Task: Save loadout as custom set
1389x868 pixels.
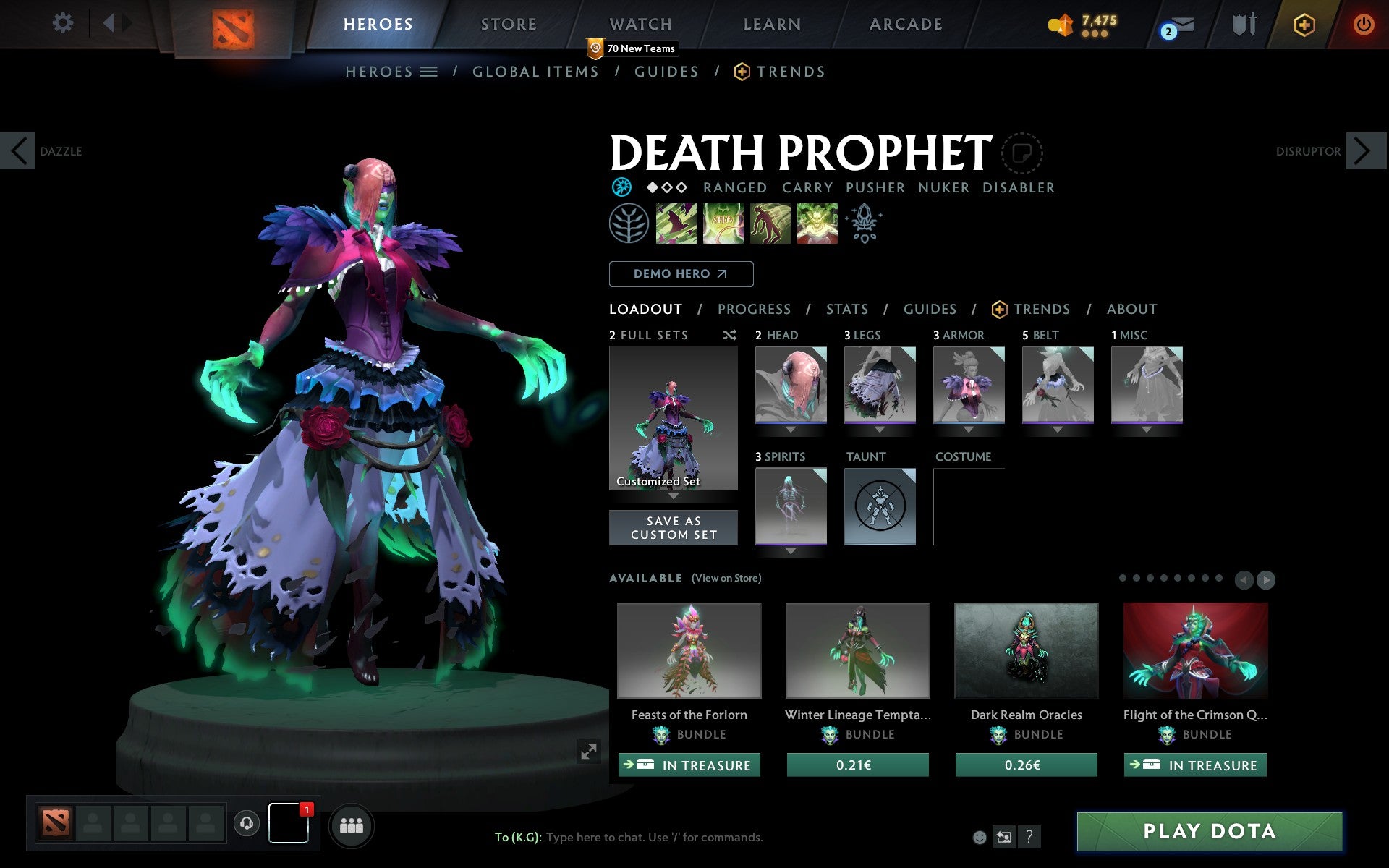Action: click(x=674, y=527)
